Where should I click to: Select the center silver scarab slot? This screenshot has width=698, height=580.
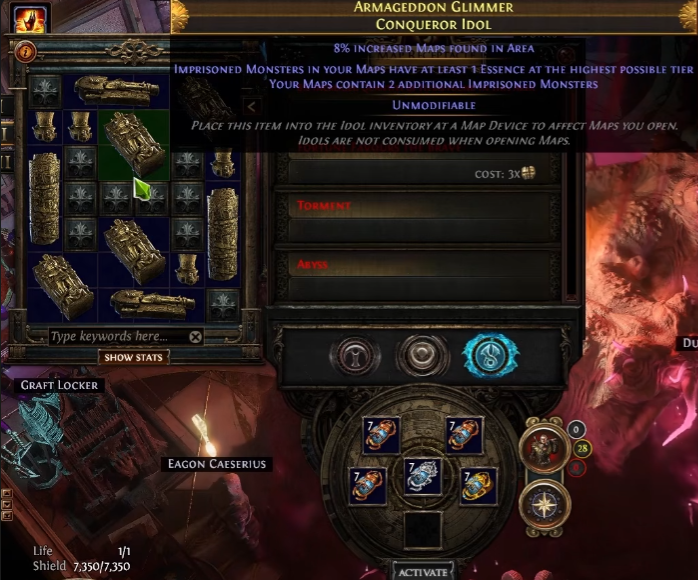click(x=423, y=476)
